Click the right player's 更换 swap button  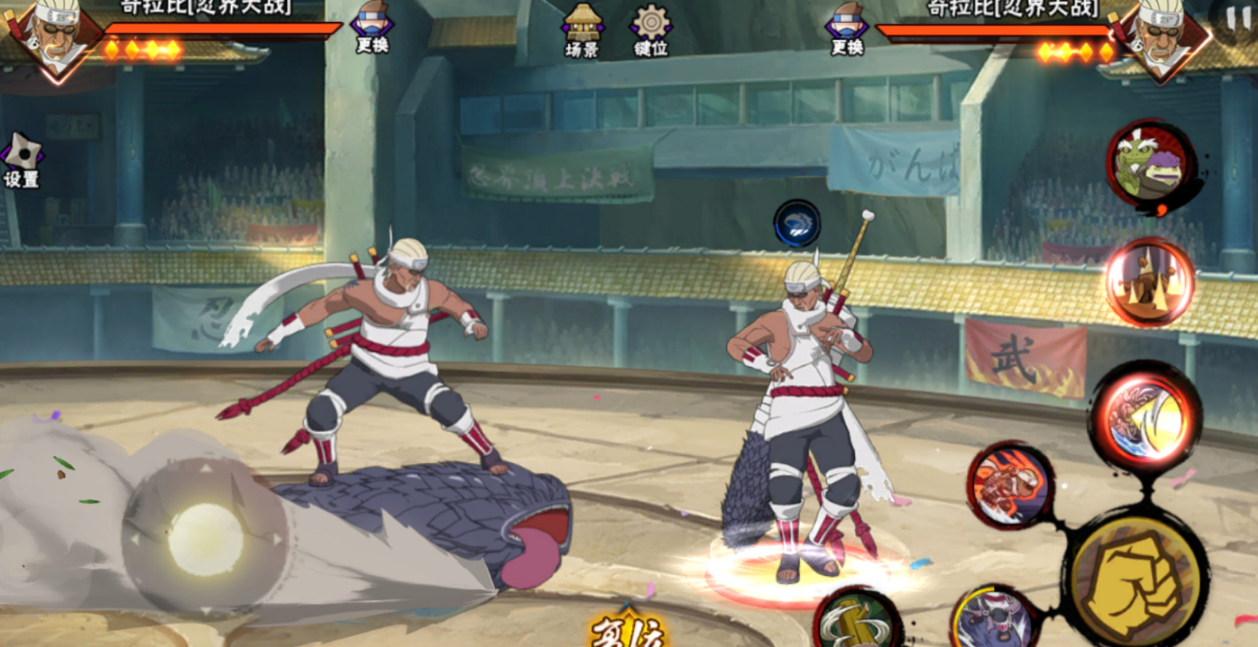pos(846,27)
